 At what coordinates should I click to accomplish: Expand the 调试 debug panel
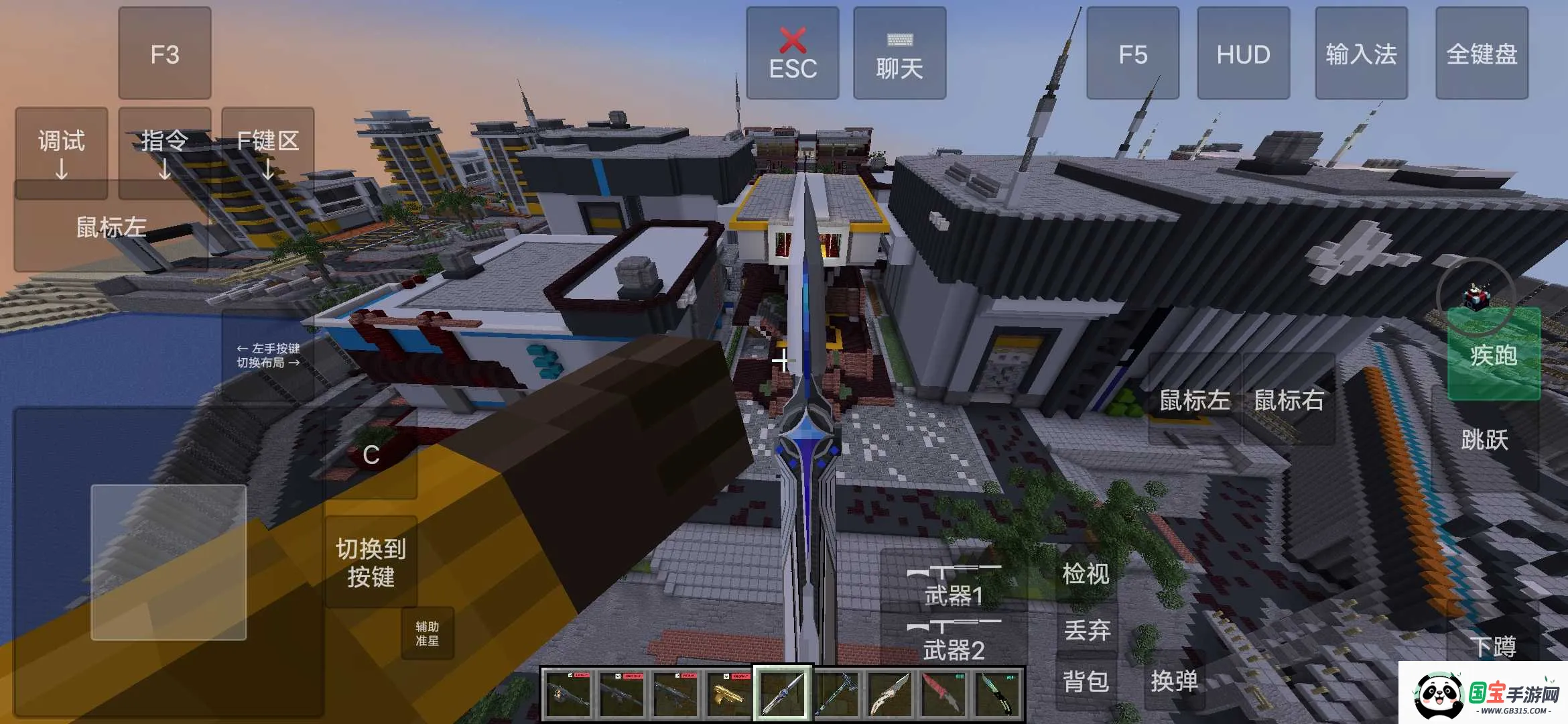click(x=60, y=151)
